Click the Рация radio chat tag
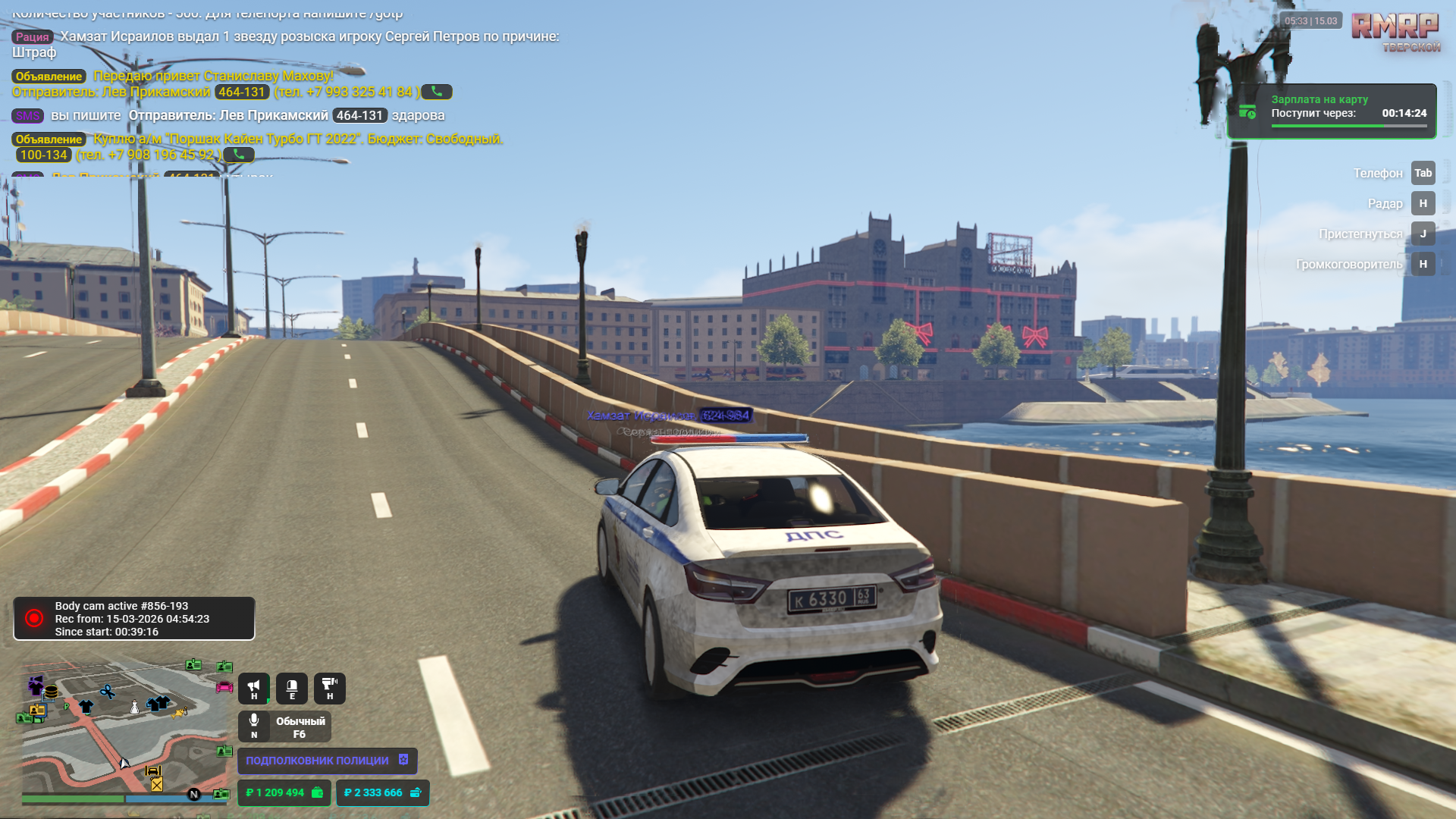The height and width of the screenshot is (819, 1456). (x=33, y=36)
